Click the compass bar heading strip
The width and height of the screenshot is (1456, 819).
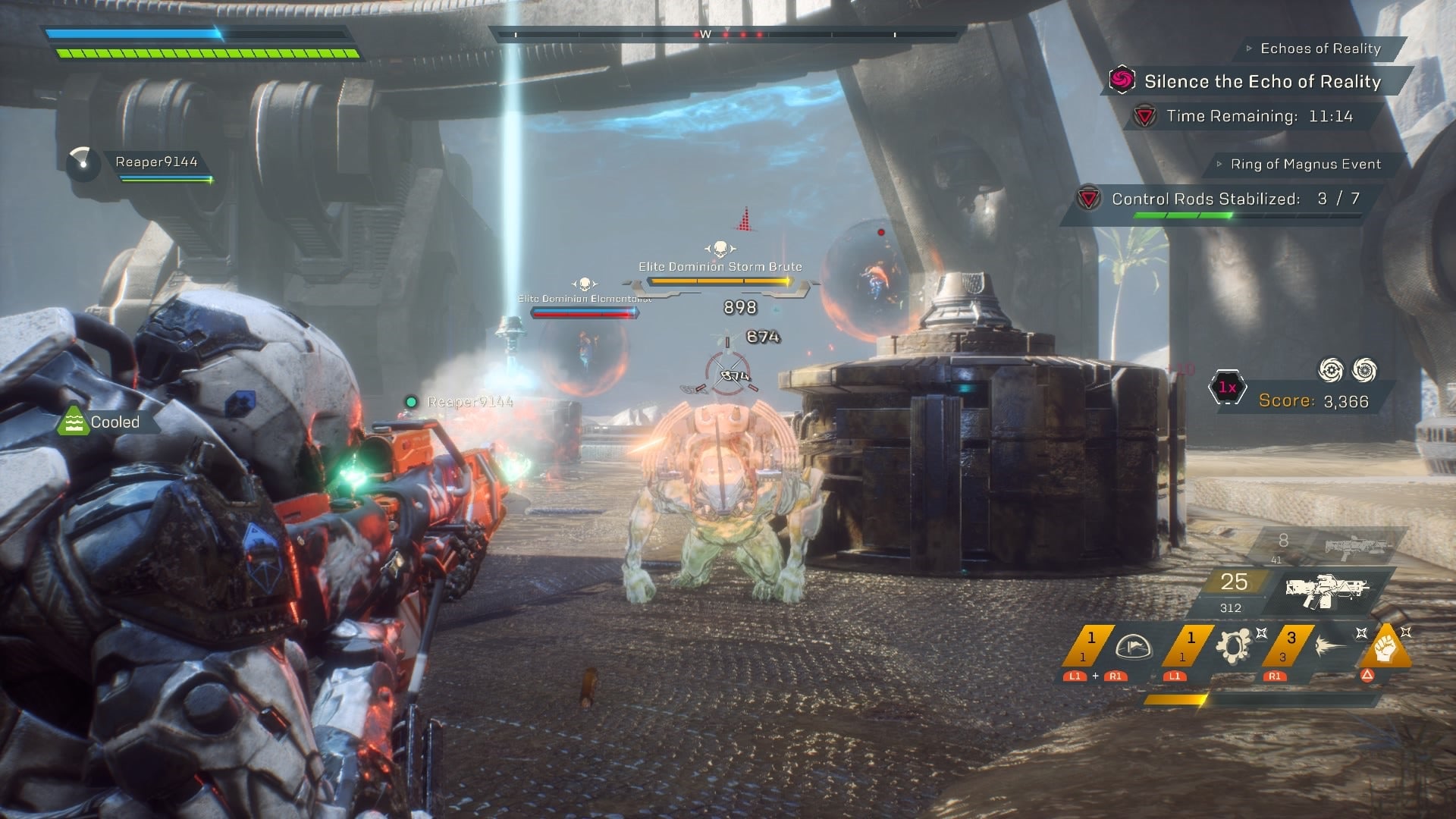726,34
